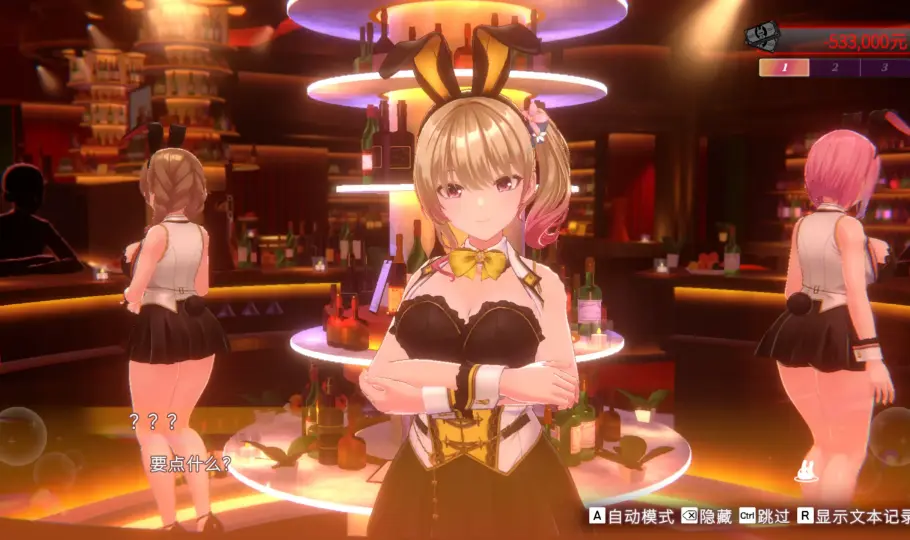Hide the dialogue with 隐藏
The image size is (910, 540).
(x=706, y=517)
